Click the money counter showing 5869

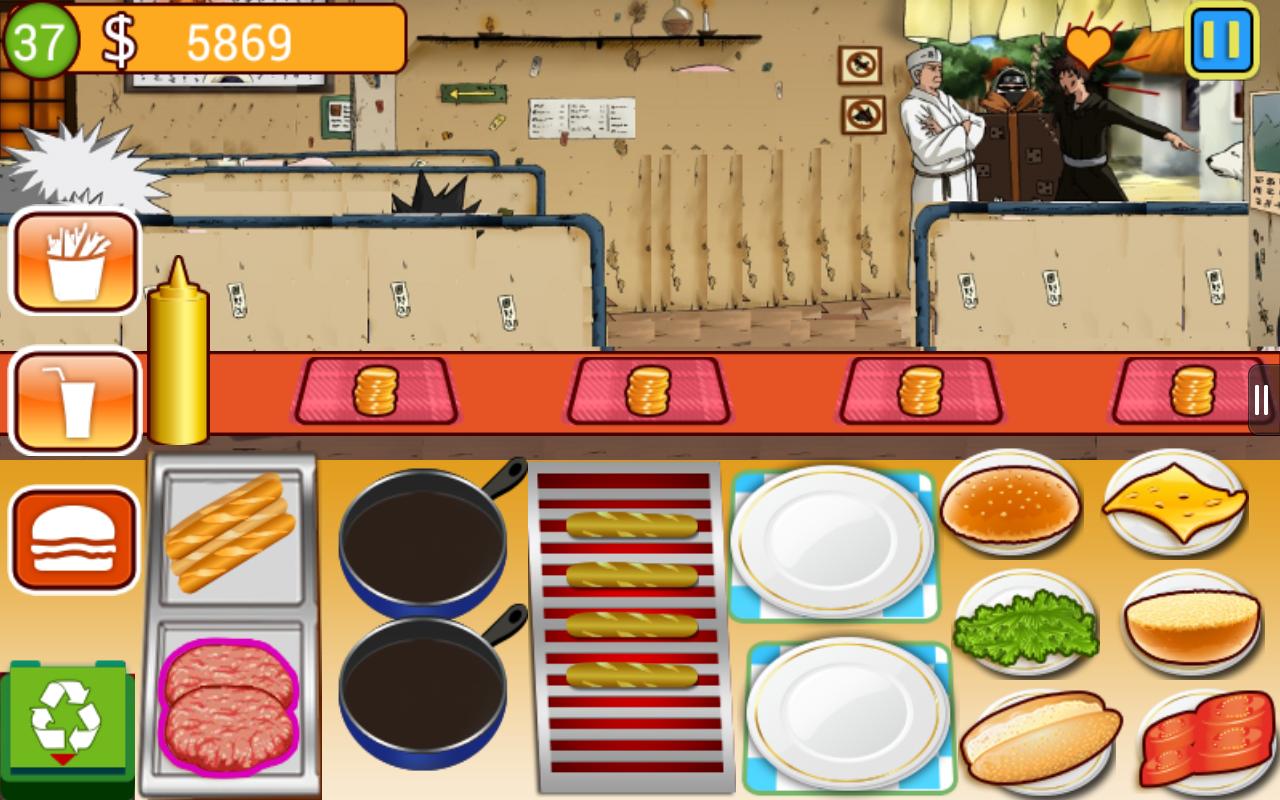[x=238, y=42]
